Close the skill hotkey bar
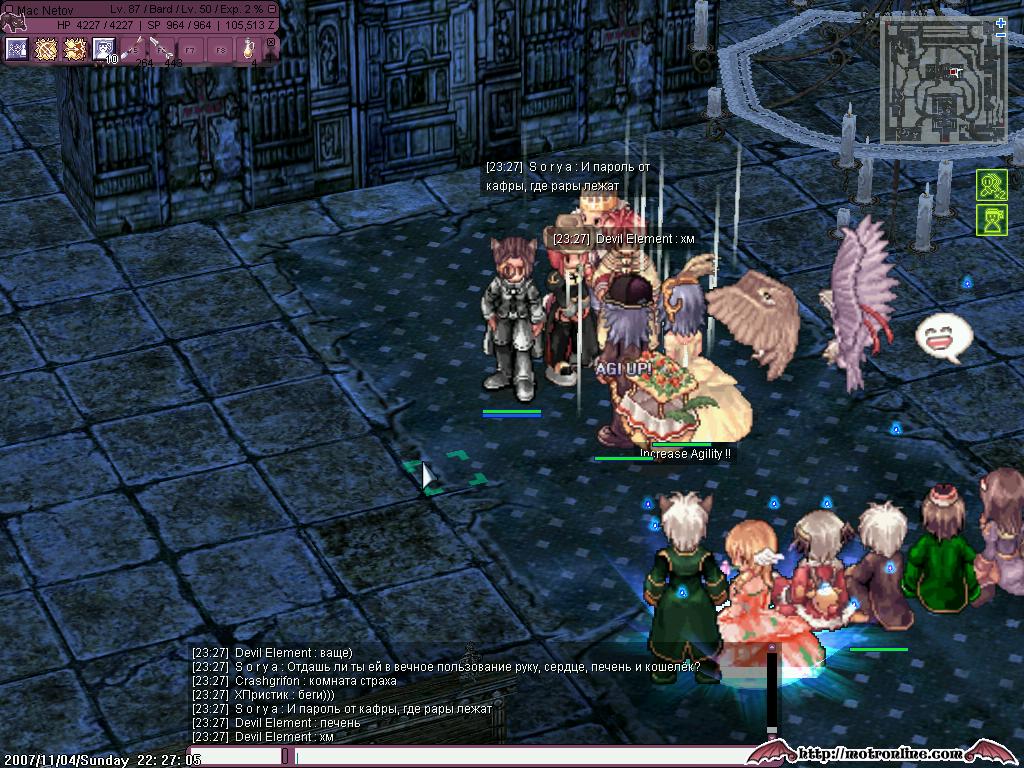The image size is (1024, 768). [270, 43]
